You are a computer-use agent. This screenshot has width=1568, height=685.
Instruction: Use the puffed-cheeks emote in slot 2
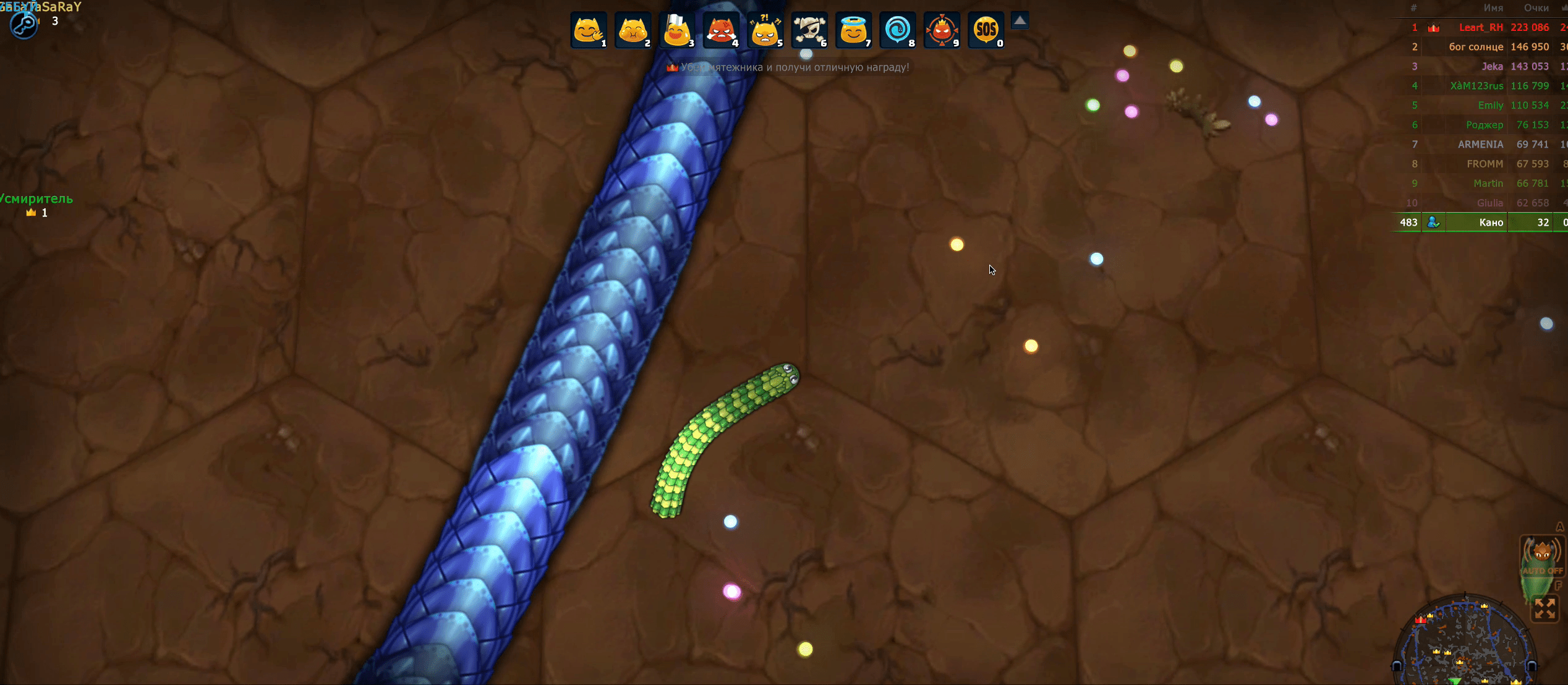tap(633, 30)
